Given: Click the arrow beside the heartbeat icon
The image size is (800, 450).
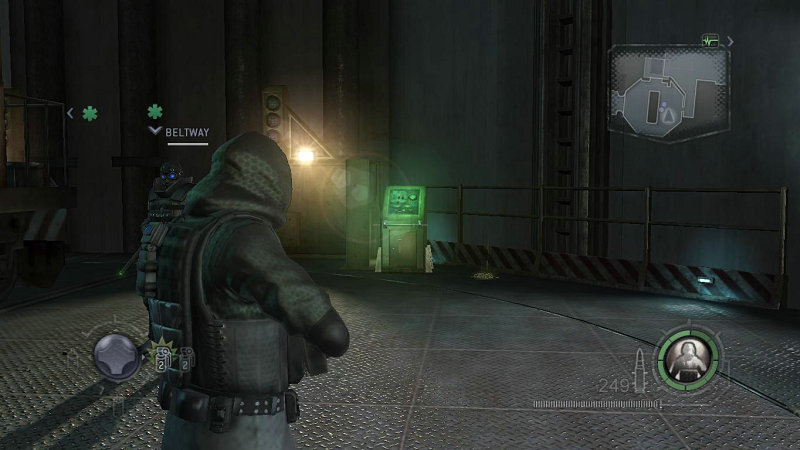Looking at the screenshot, I should point(730,41).
